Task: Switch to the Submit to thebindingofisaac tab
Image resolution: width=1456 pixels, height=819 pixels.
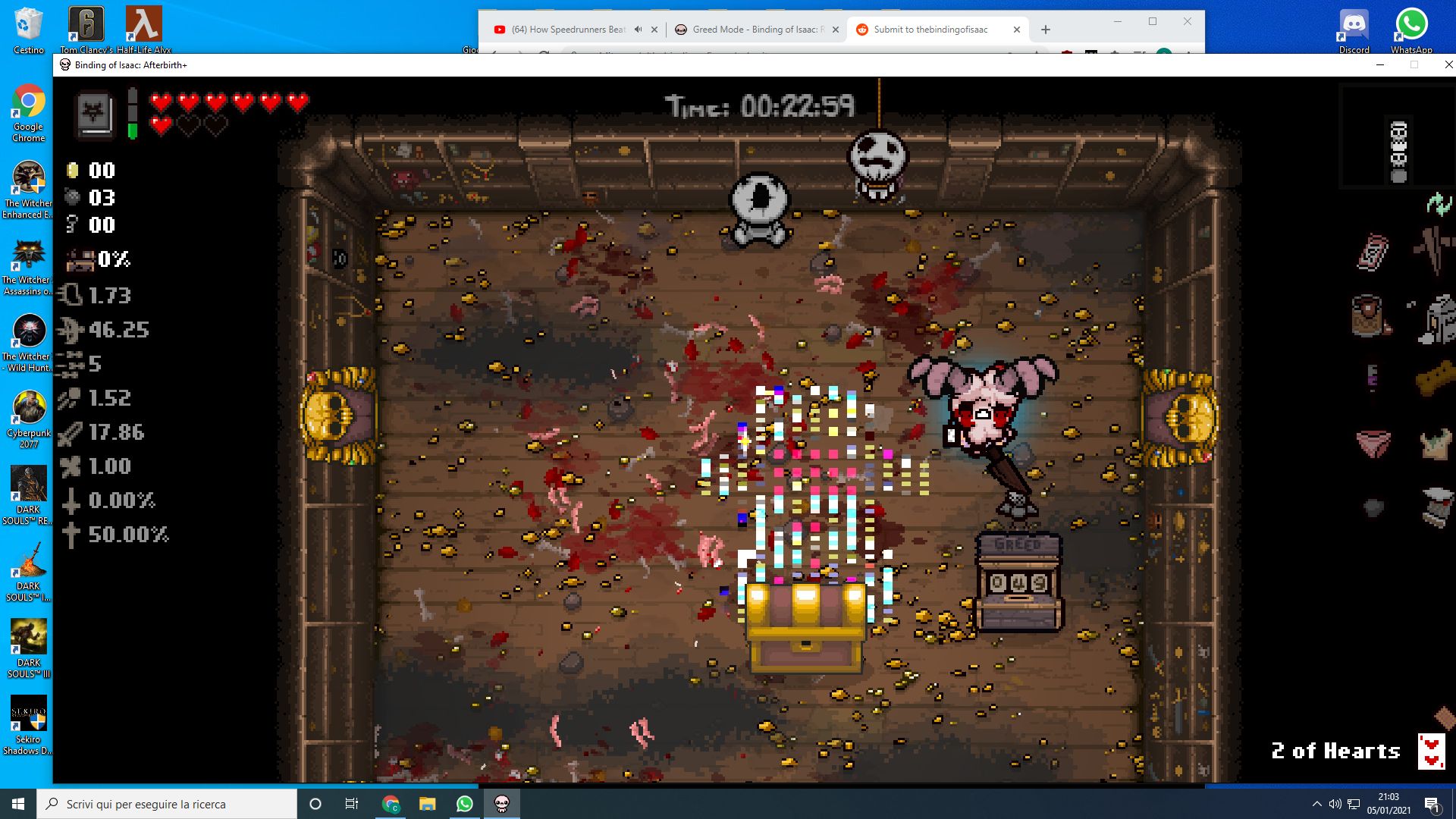Action: [929, 30]
